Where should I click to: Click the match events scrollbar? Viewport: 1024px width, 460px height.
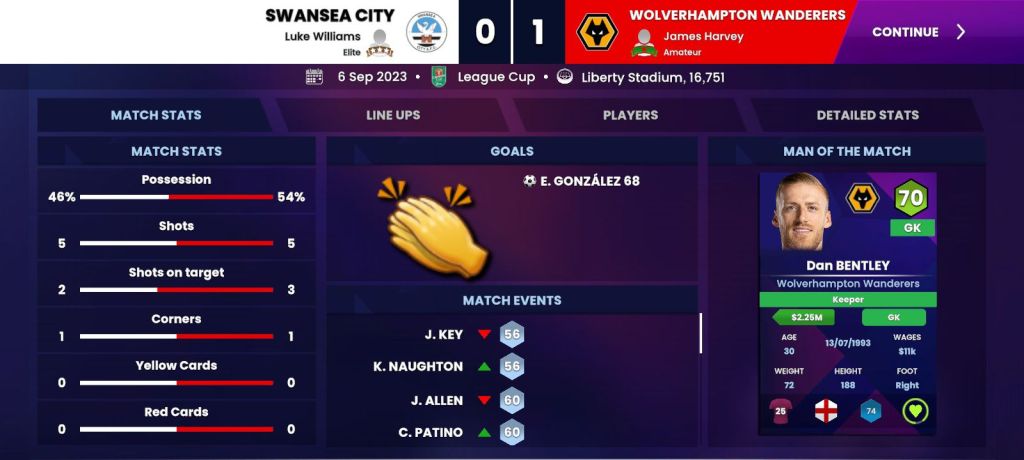700,333
